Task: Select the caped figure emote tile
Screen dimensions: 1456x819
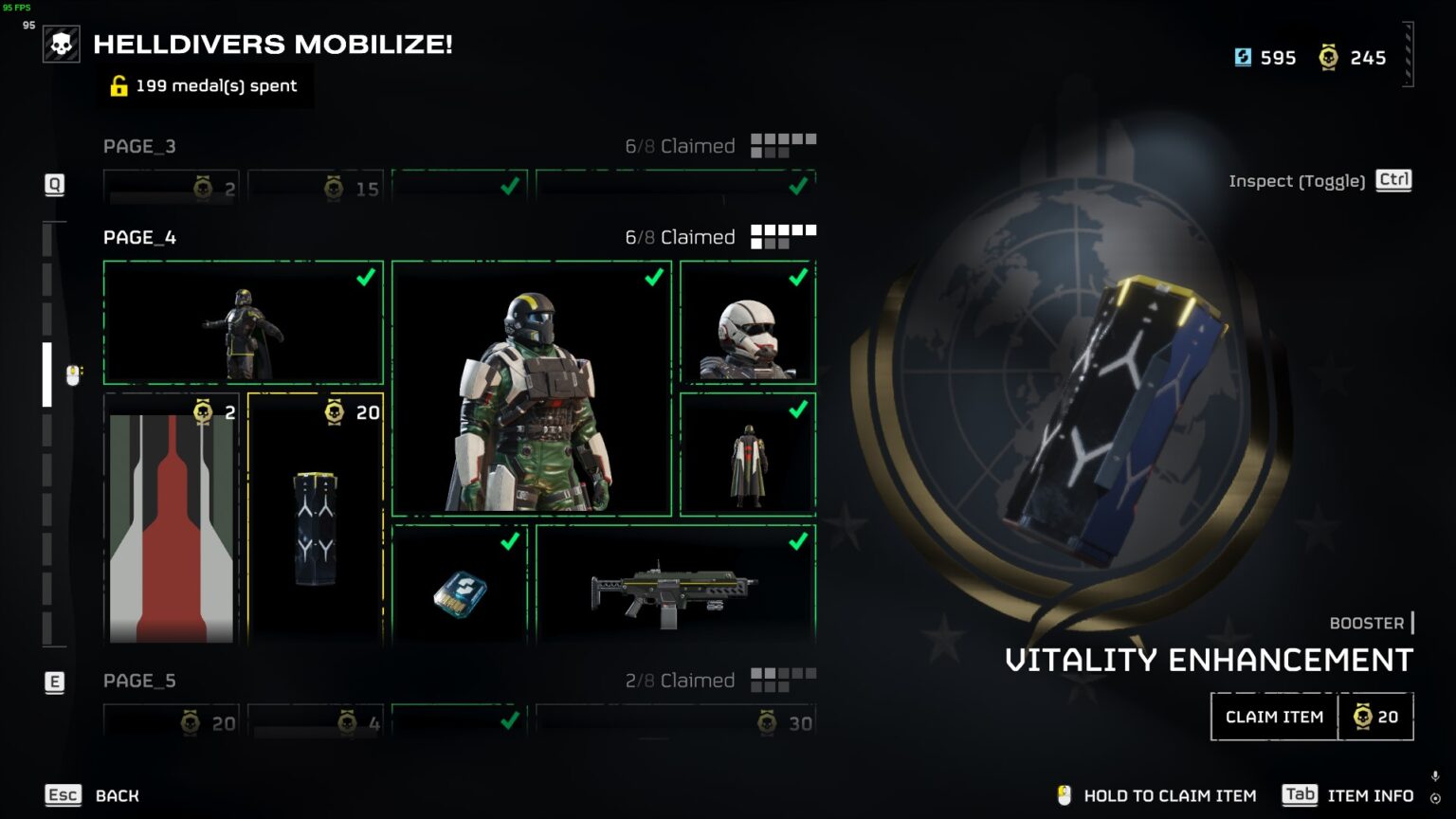Action: [x=748, y=455]
